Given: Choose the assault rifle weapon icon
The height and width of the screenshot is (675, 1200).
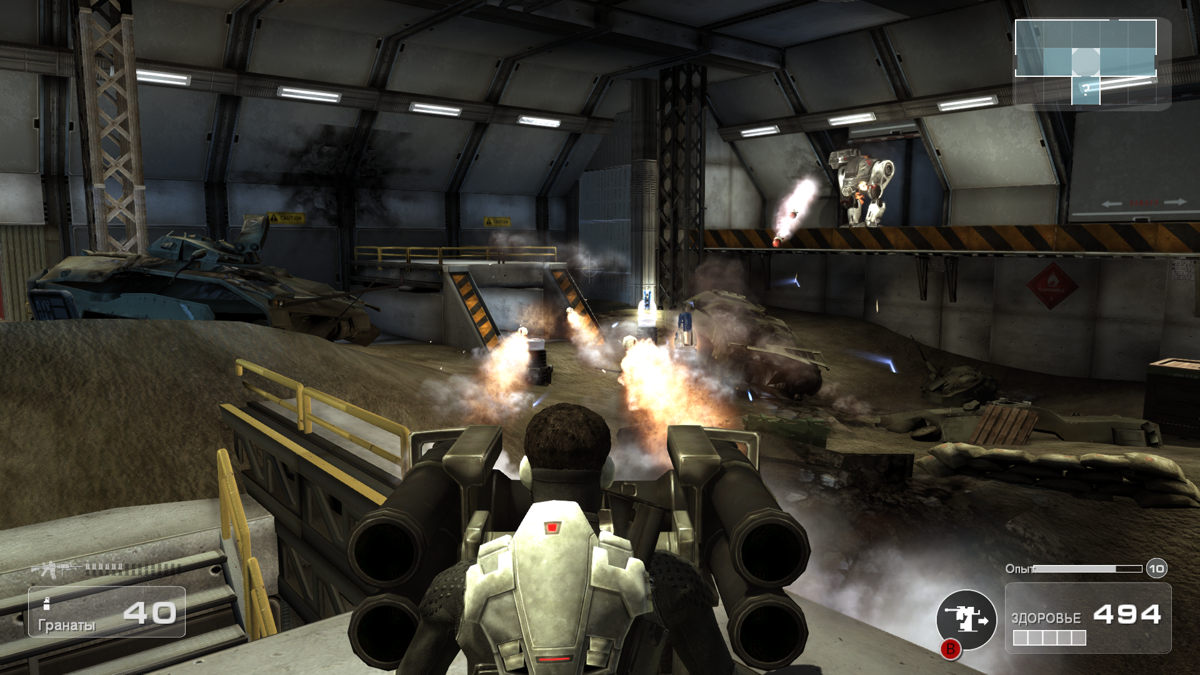Looking at the screenshot, I should pos(56,569).
